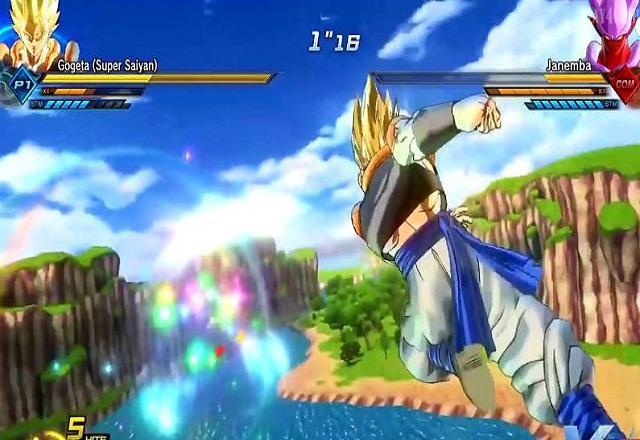Click the COM opponent badge
This screenshot has height=440, width=640.
624,85
